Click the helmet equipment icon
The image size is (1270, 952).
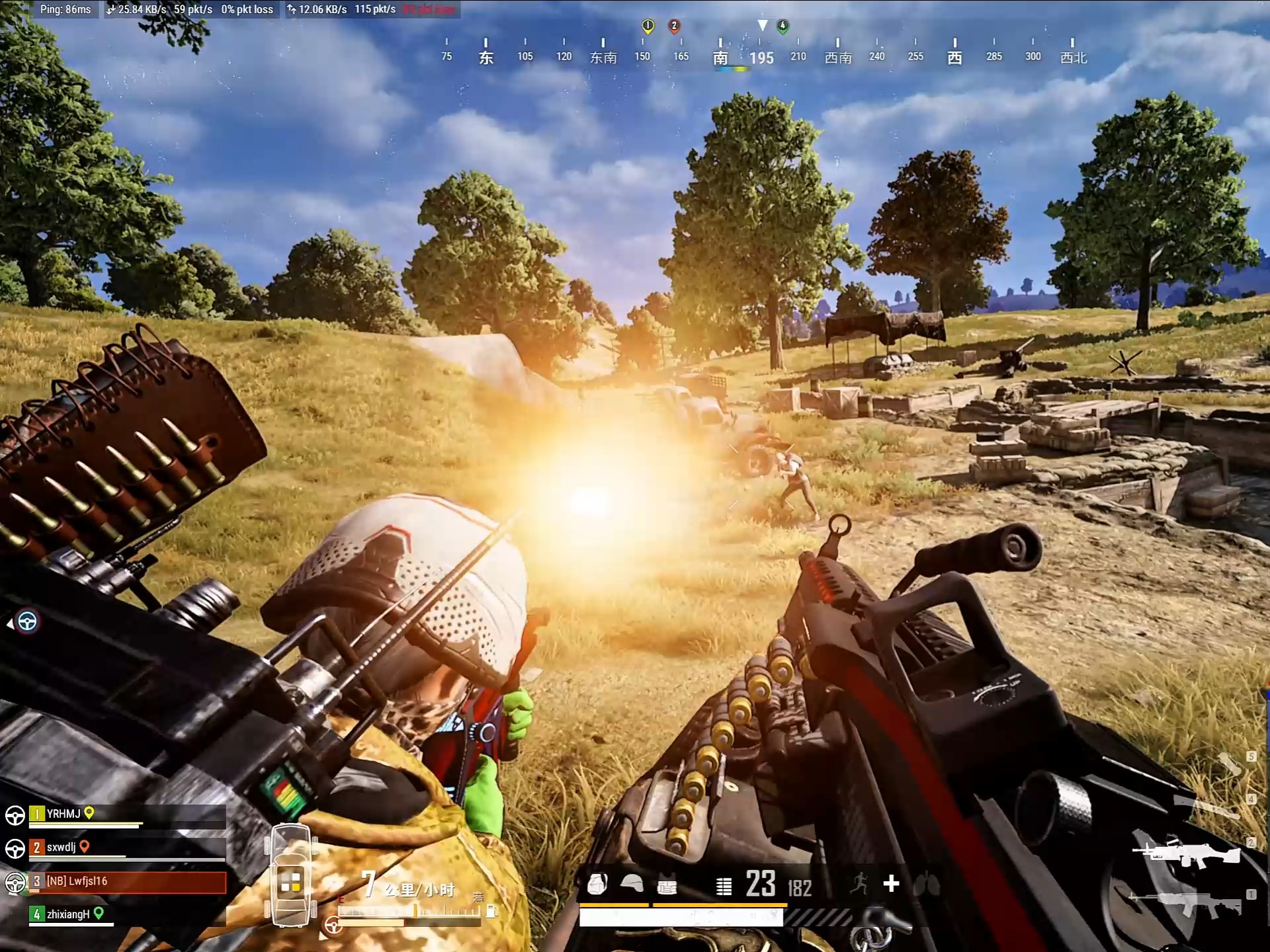click(632, 884)
